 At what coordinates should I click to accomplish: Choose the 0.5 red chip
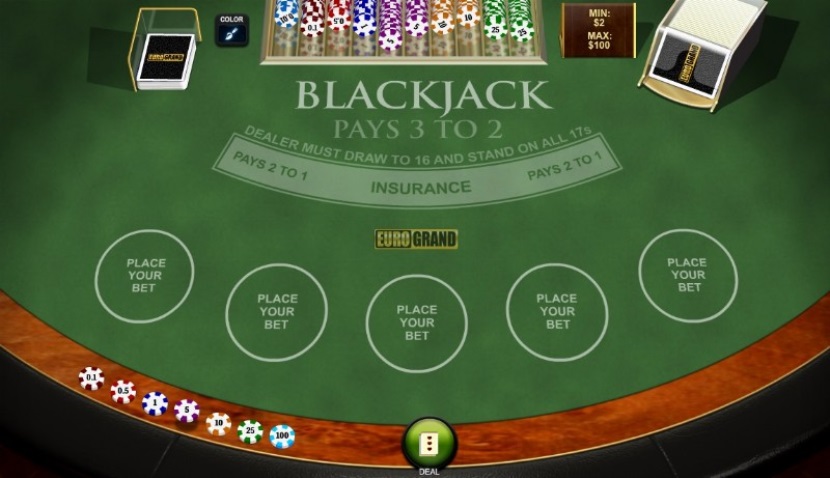tap(123, 391)
